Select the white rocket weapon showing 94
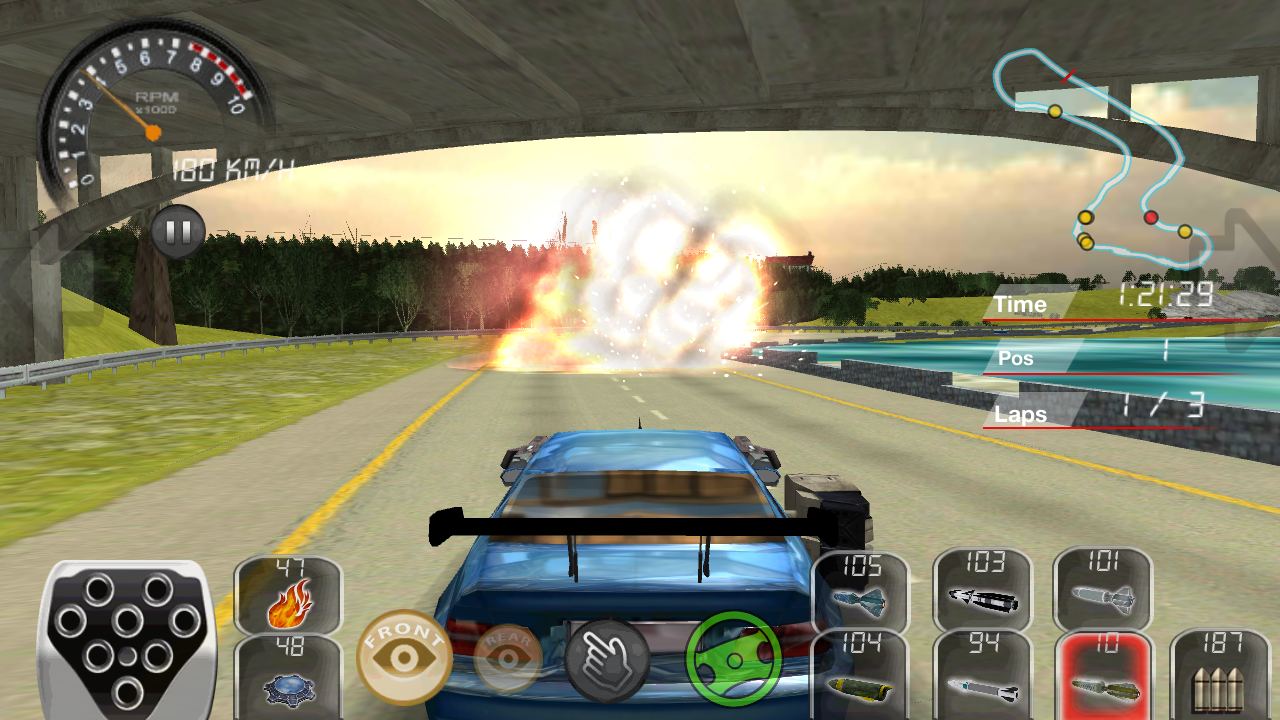 [x=984, y=672]
